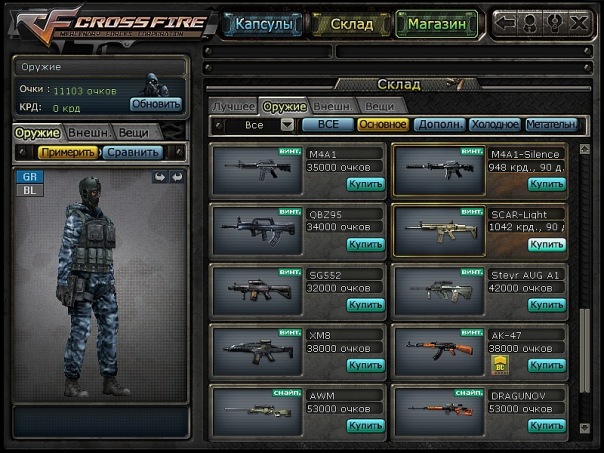Buy the QBZ95 rifle
Viewport: 604px width, 453px height.
(365, 244)
